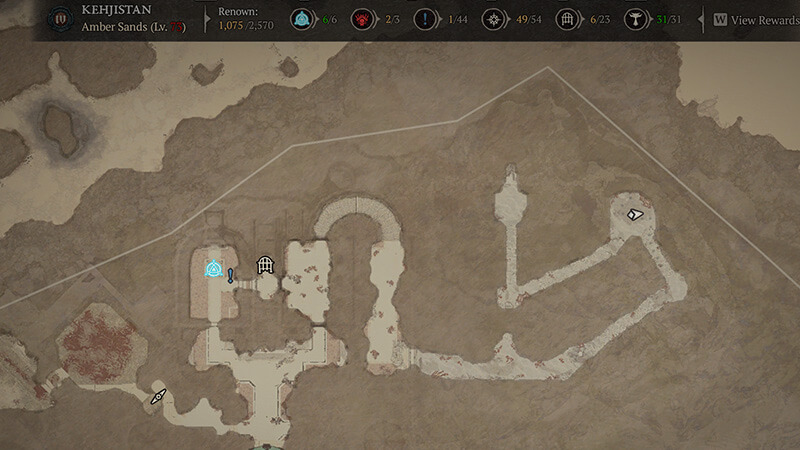Screen dimensions: 800x450
Task: Select the waypoints progress icon in the top bar
Action: coord(301,19)
